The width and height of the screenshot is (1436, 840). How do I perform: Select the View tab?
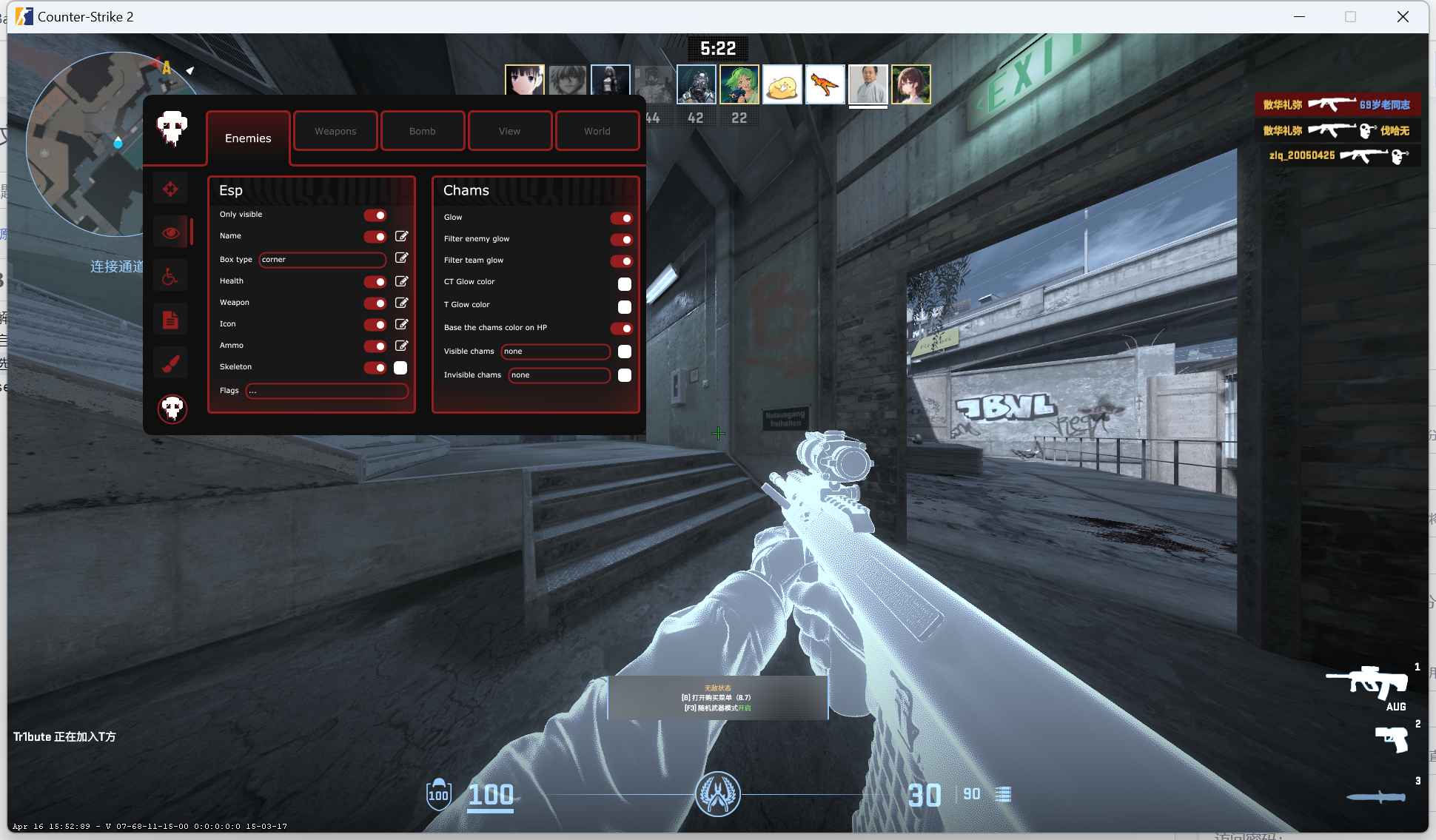(509, 131)
